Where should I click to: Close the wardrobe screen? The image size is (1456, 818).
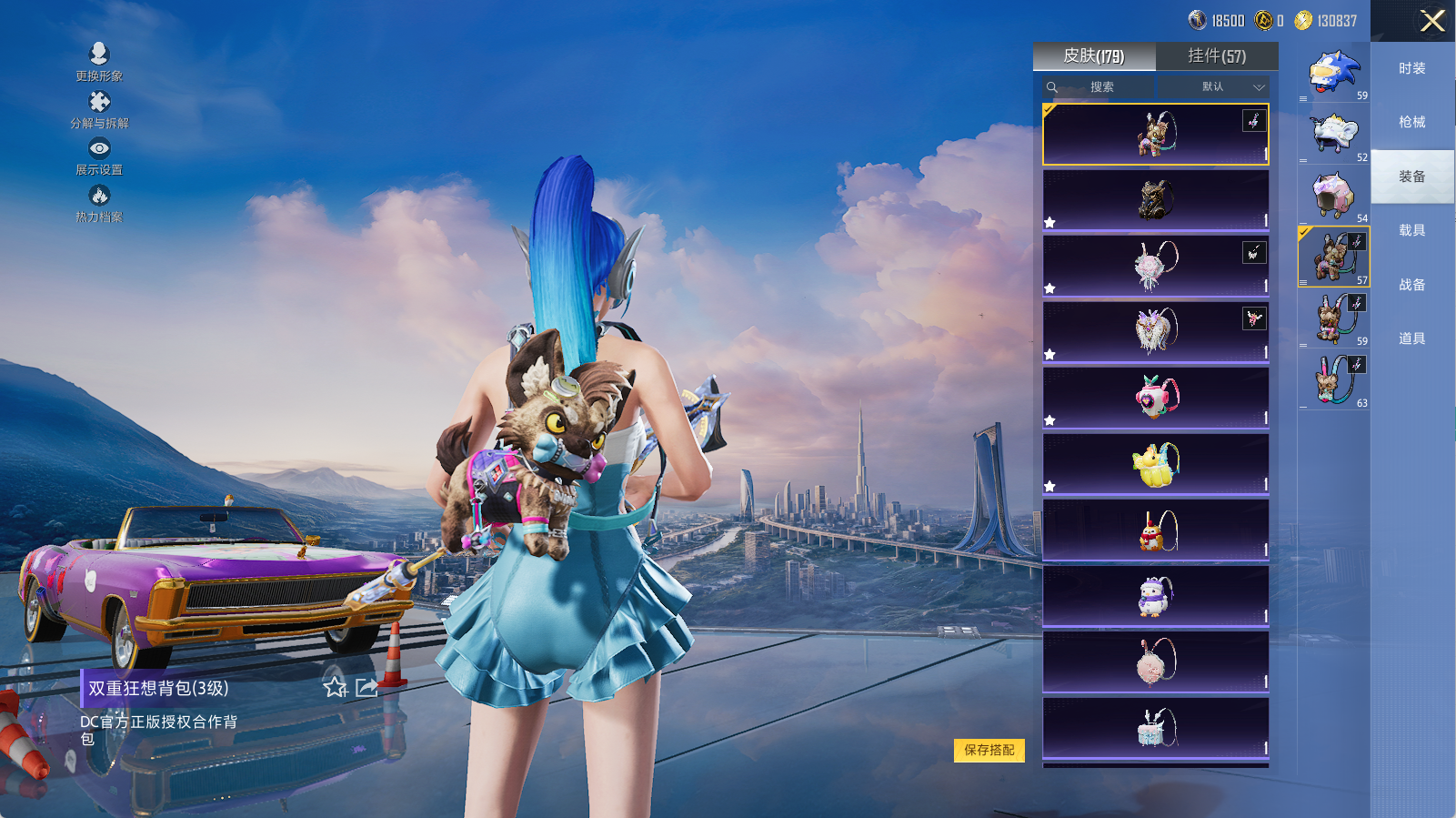(1432, 21)
